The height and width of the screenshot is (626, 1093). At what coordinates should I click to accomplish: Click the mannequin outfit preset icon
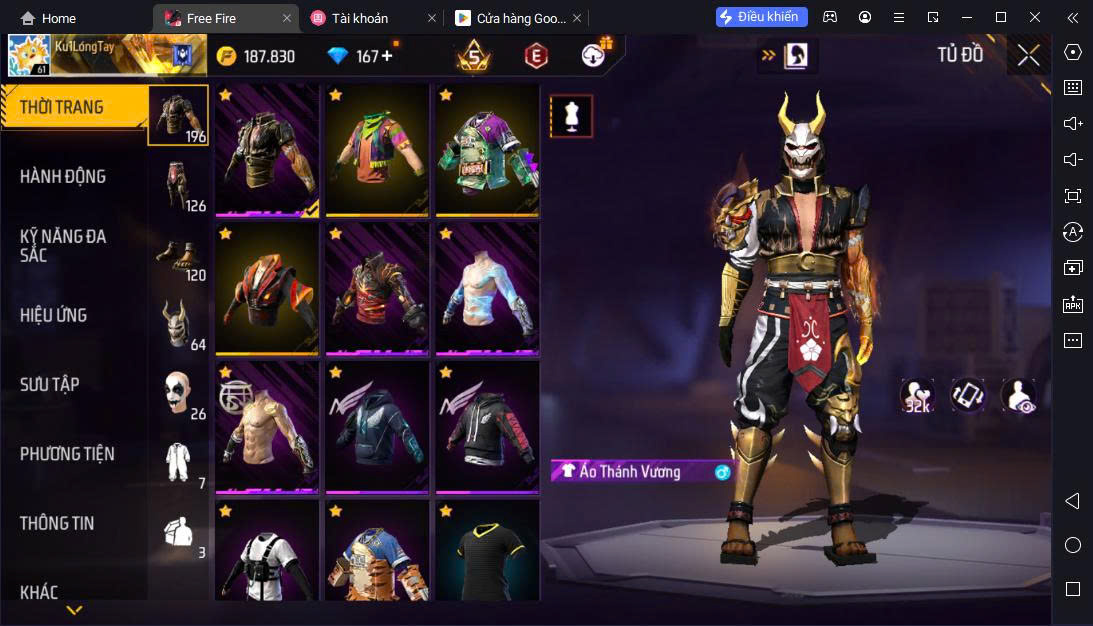[572, 116]
